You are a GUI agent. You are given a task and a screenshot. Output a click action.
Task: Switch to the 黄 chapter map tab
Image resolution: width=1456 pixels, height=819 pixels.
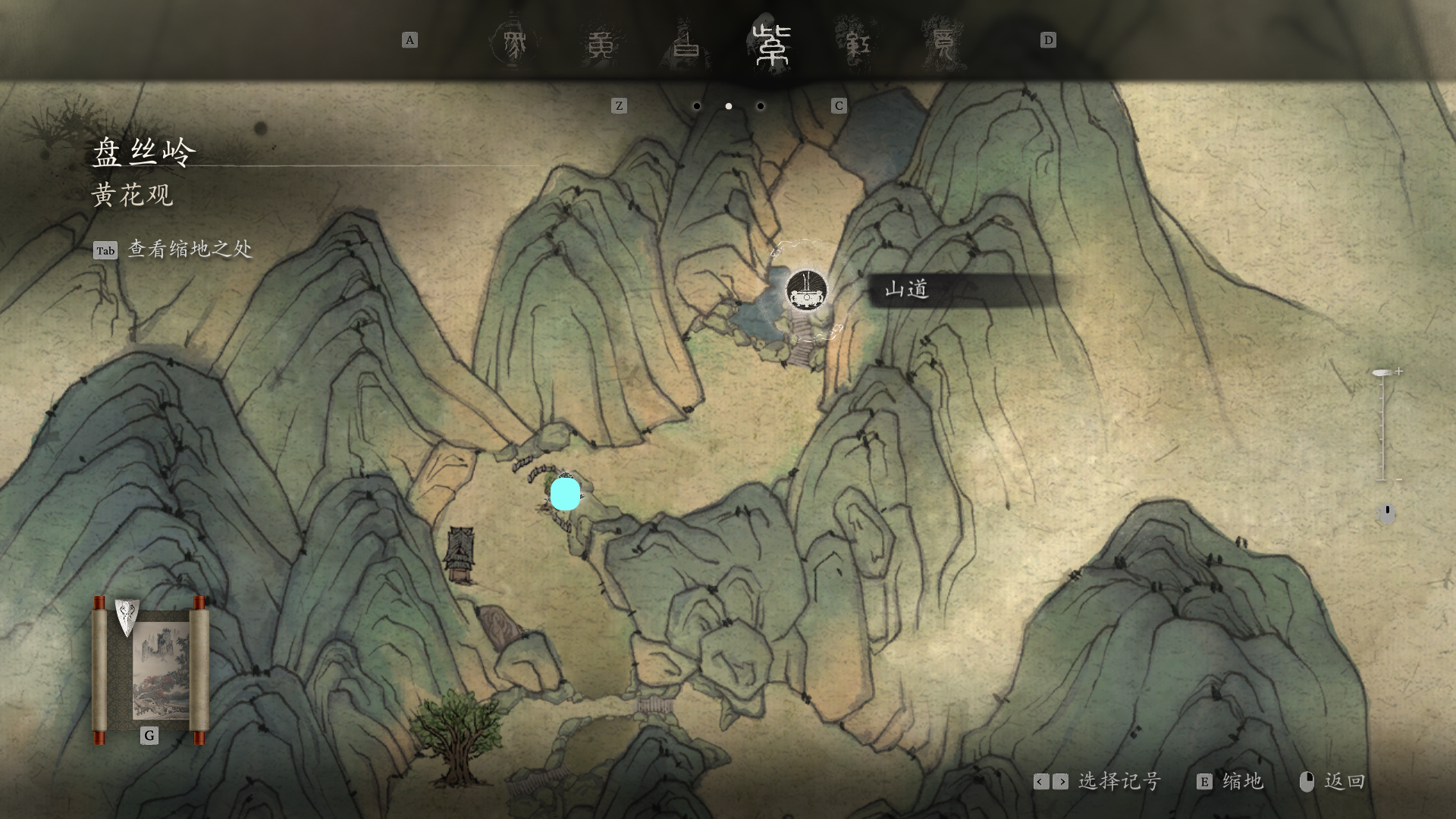coord(601,44)
